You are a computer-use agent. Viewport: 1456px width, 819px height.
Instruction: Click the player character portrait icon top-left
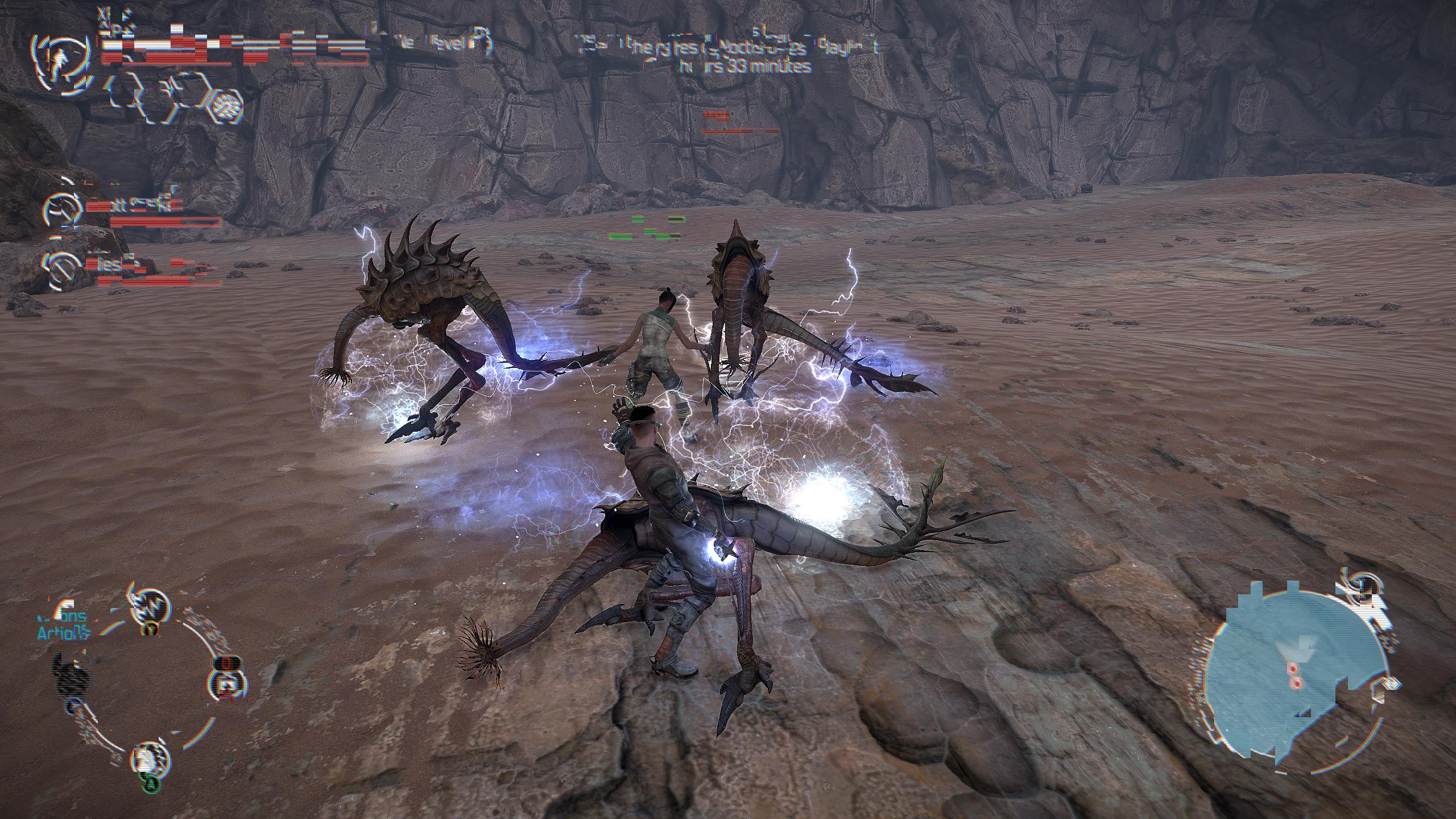(61, 61)
